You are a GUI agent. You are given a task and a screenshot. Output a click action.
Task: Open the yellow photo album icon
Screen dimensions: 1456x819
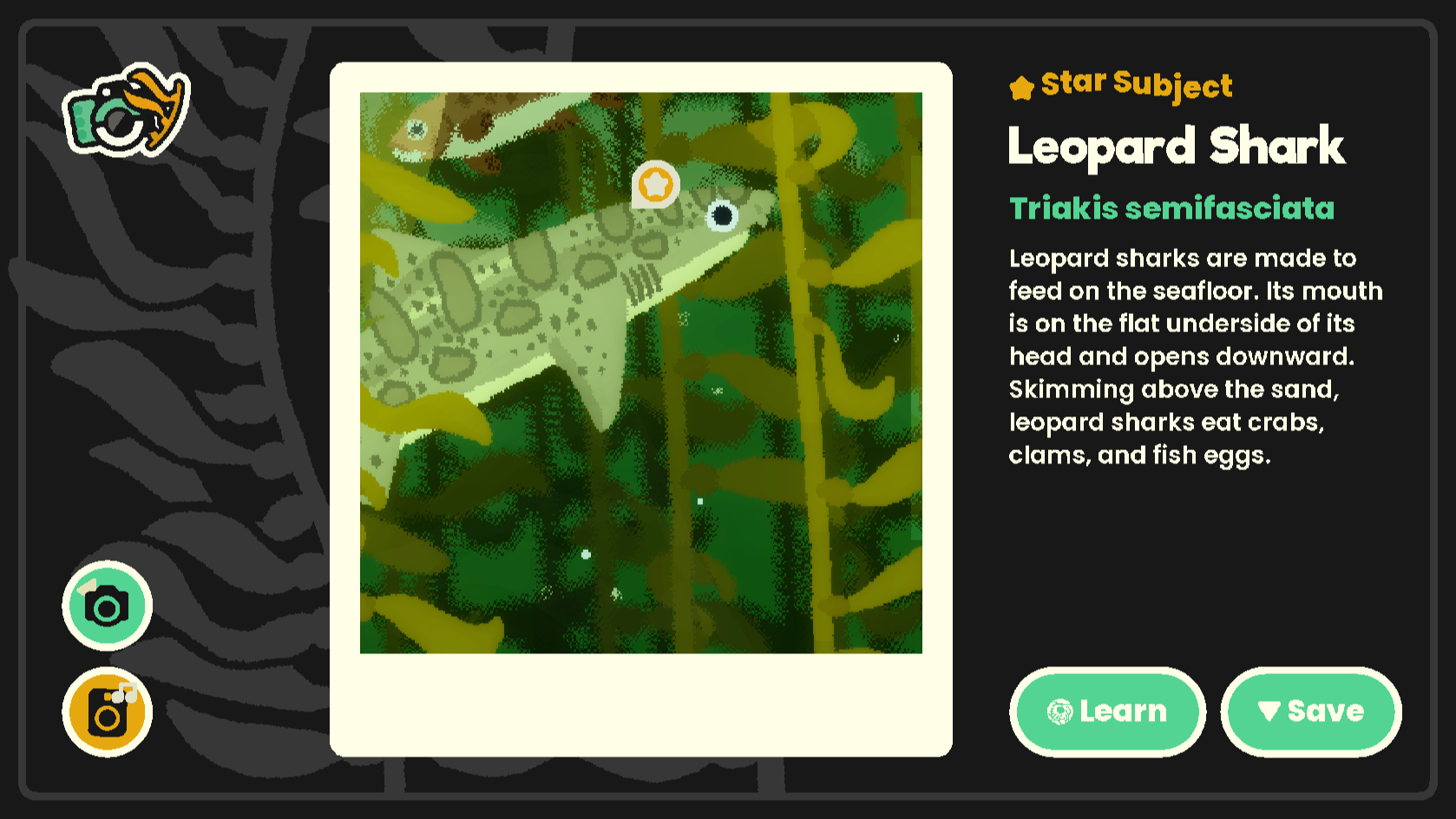106,710
